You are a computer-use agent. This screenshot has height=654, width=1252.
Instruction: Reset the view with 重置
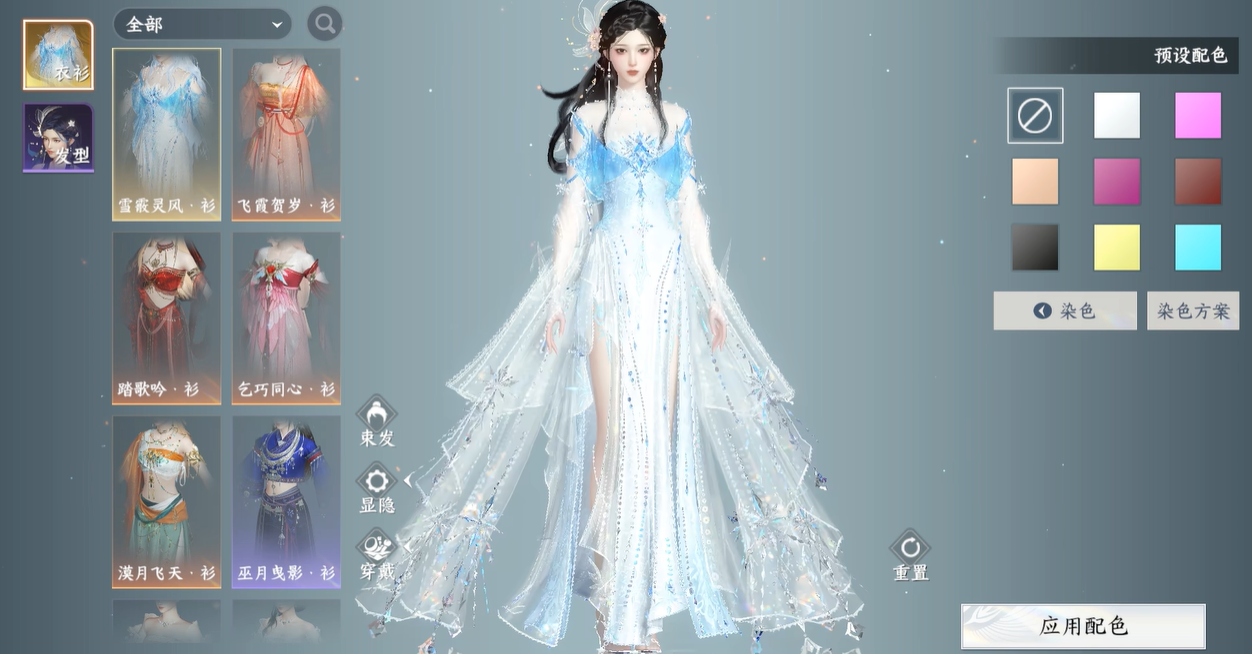click(910, 555)
